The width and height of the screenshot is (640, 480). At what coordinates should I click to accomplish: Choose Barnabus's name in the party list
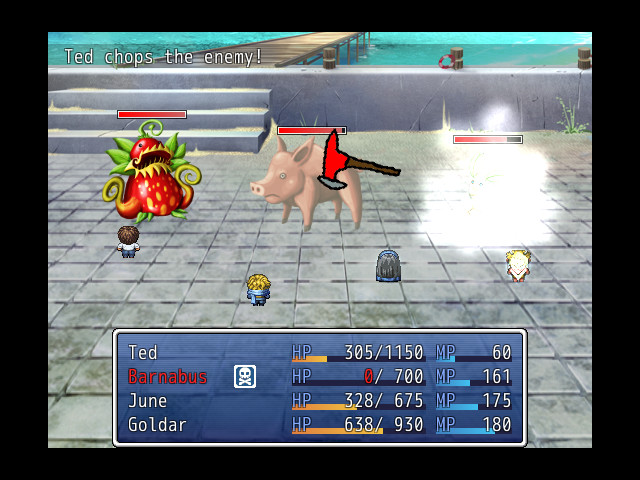(x=167, y=377)
